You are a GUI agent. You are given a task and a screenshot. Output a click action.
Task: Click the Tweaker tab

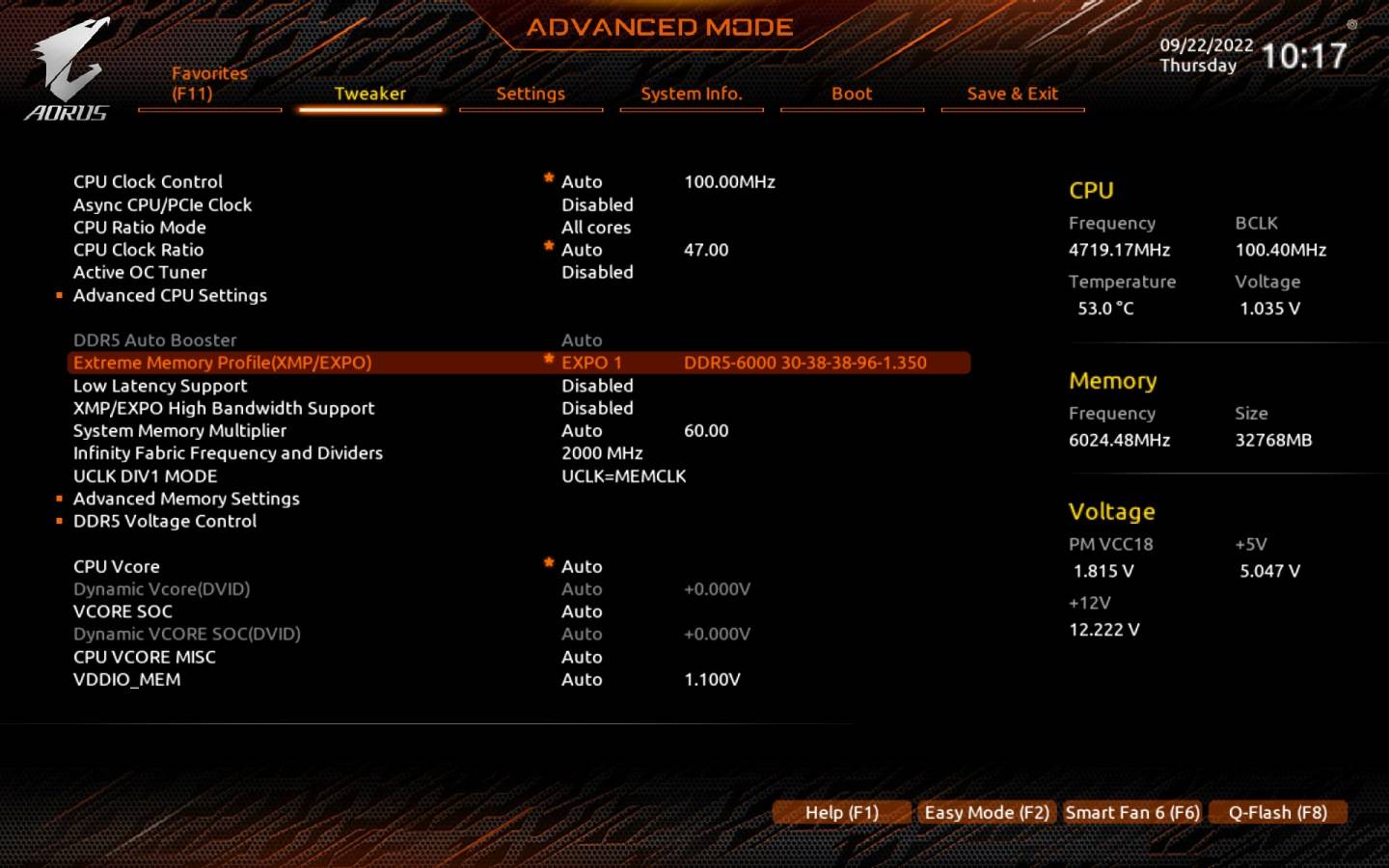(x=369, y=94)
